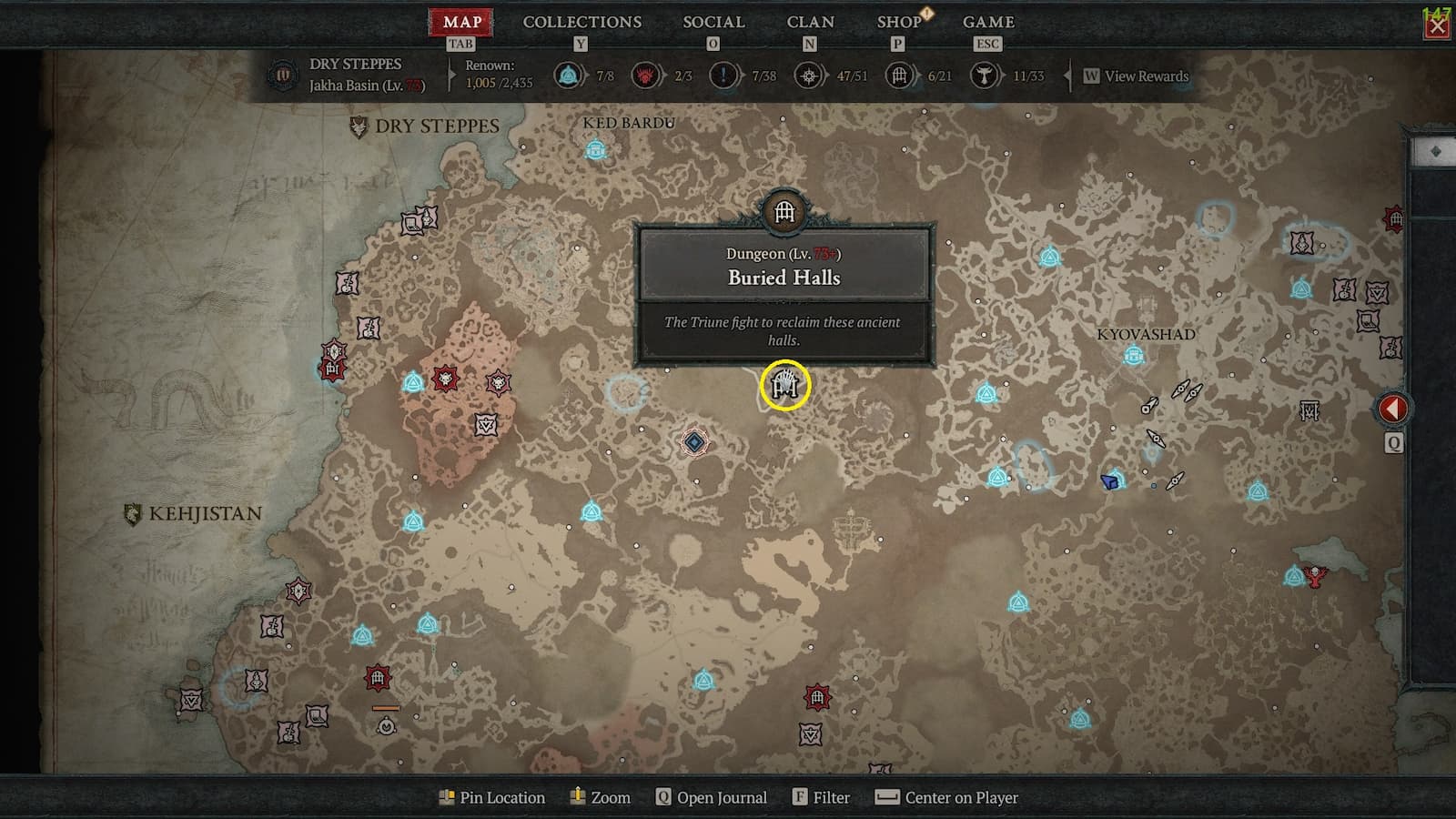Open the Social menu
This screenshot has width=1456, height=819.
[x=713, y=22]
